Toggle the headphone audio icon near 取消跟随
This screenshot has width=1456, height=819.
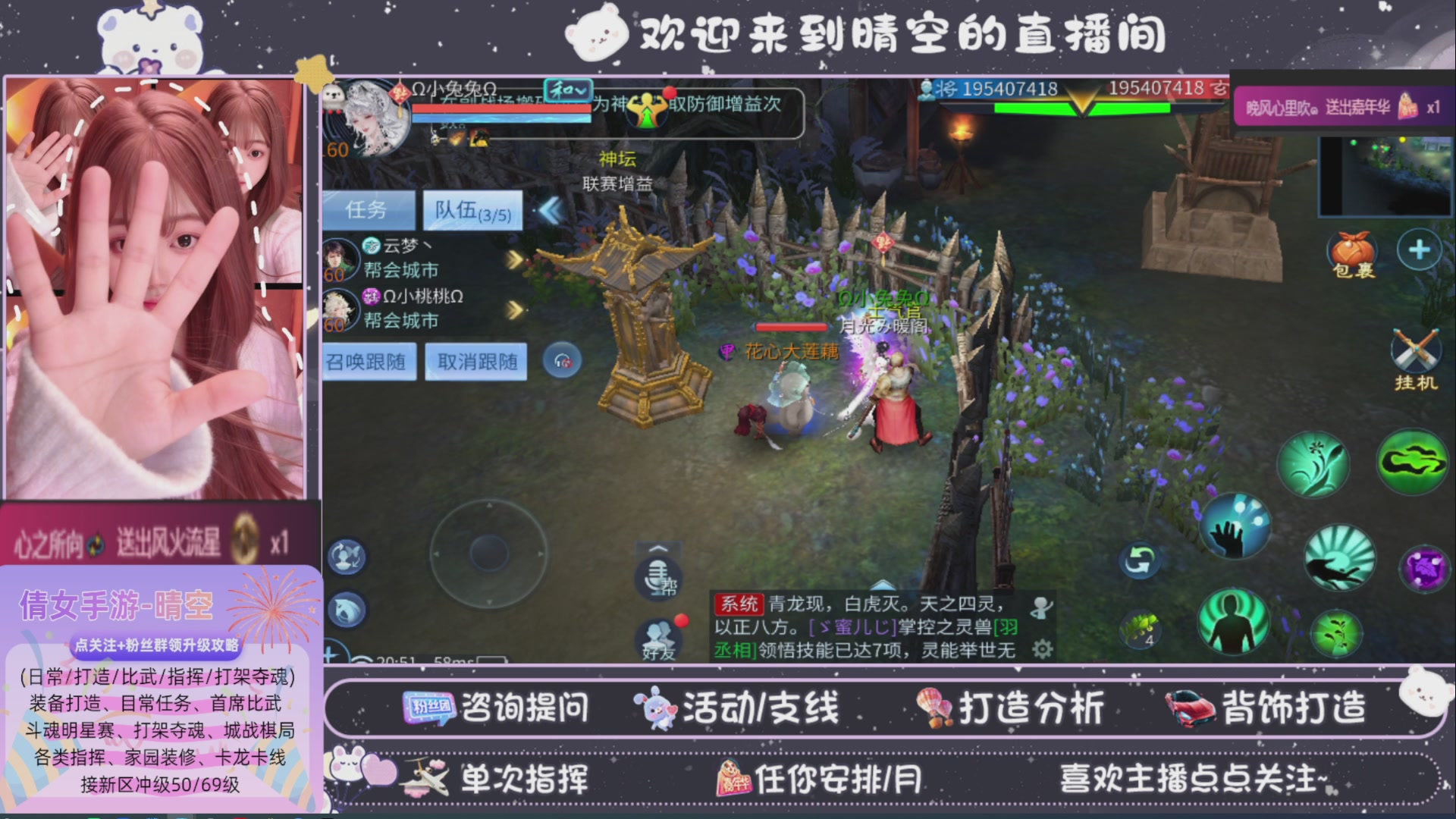[561, 362]
